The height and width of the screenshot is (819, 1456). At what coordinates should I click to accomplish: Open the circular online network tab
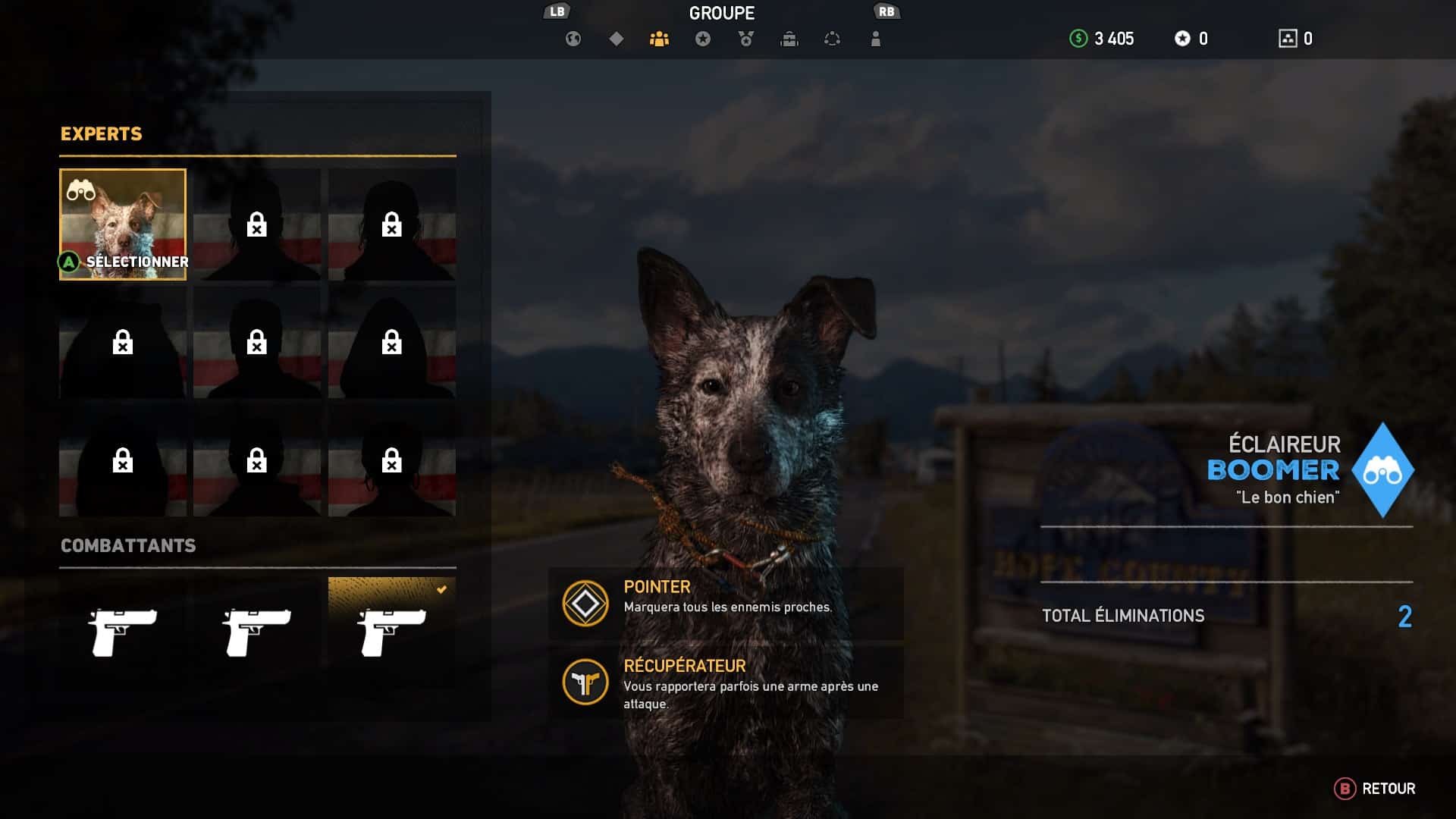click(833, 39)
